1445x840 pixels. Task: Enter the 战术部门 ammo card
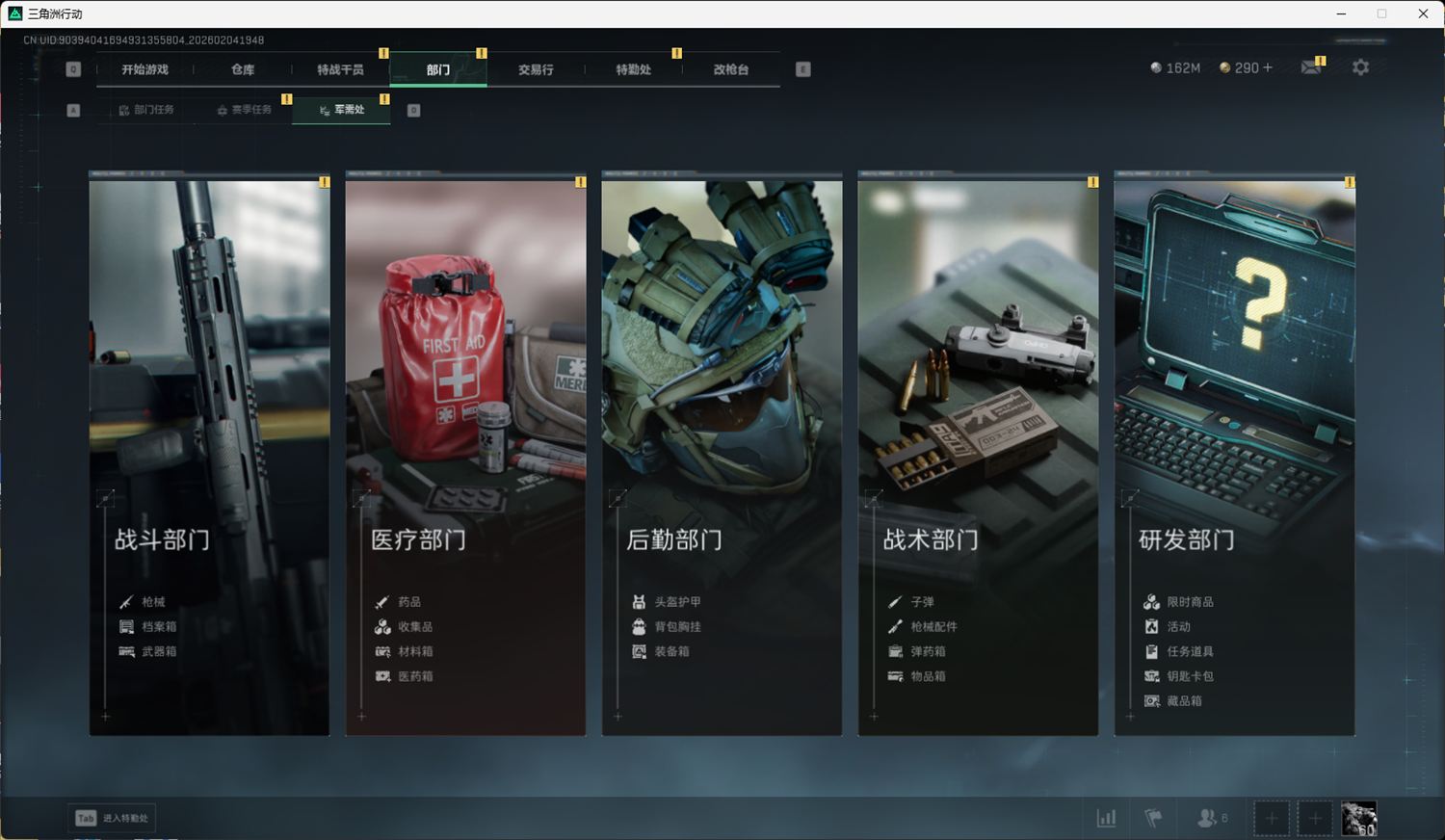click(978, 453)
